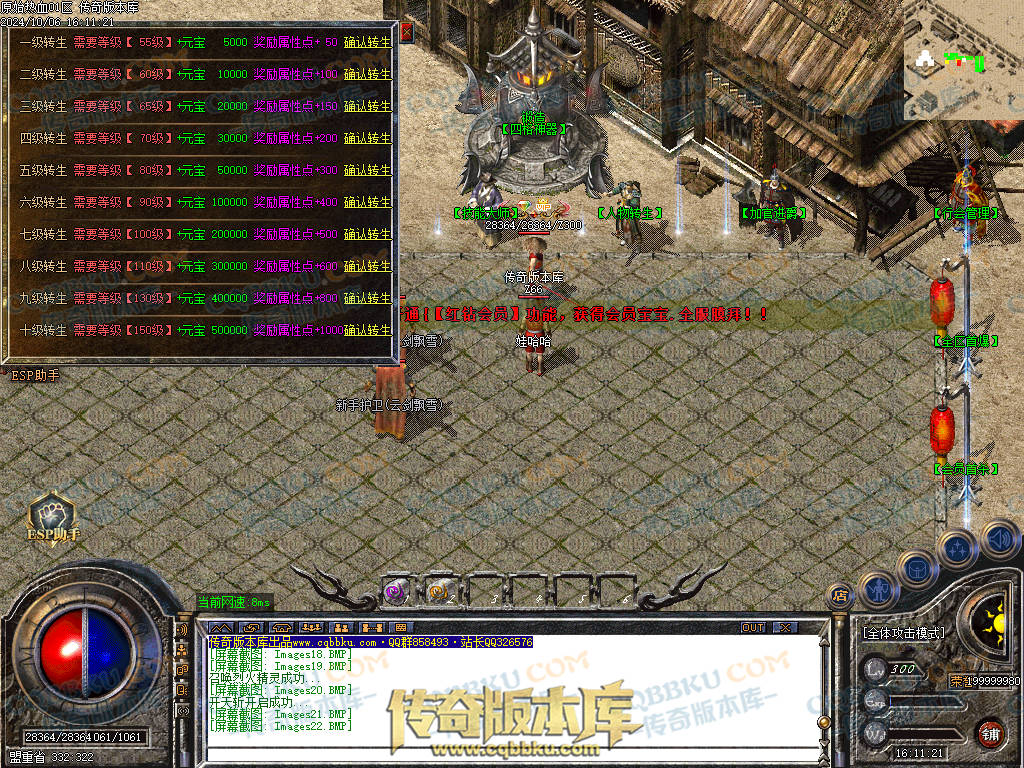Use the purple swirl hotbar item
Image resolution: width=1024 pixels, height=768 pixels.
pos(396,592)
